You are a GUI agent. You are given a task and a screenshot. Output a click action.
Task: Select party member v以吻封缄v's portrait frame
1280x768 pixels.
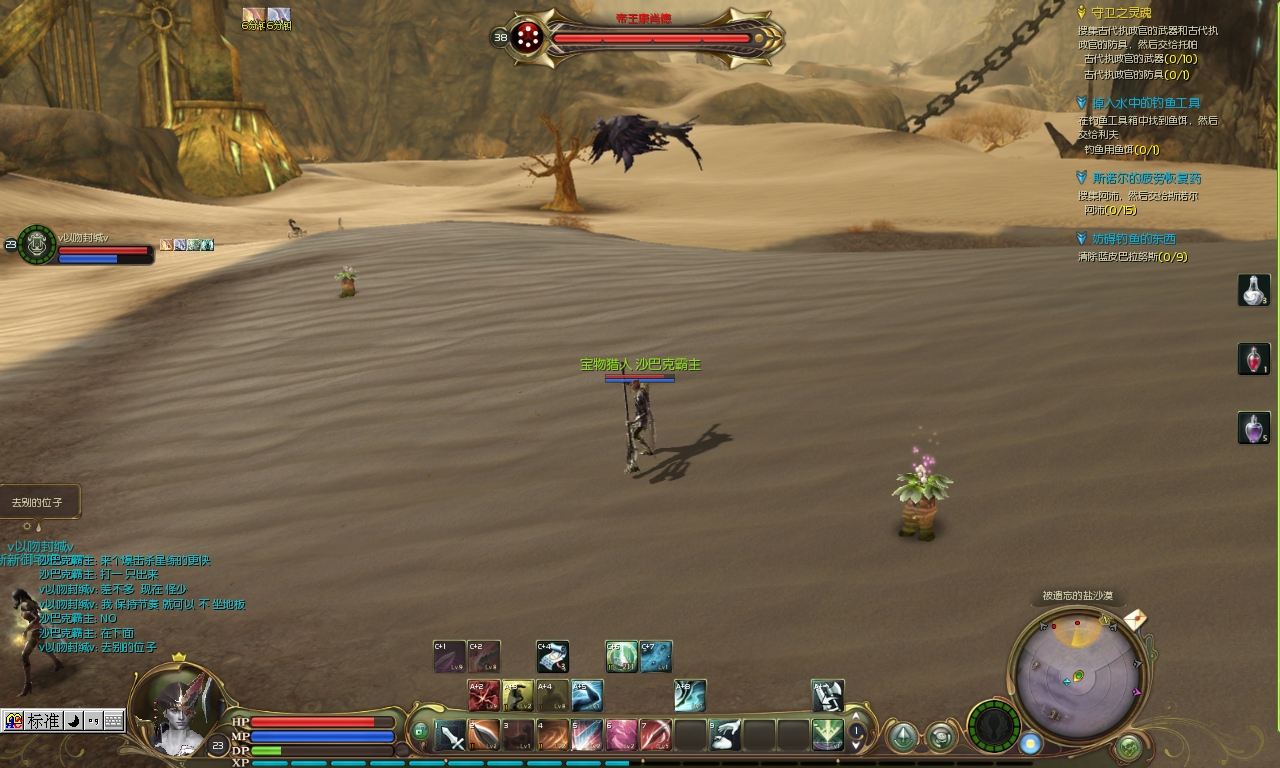point(37,244)
